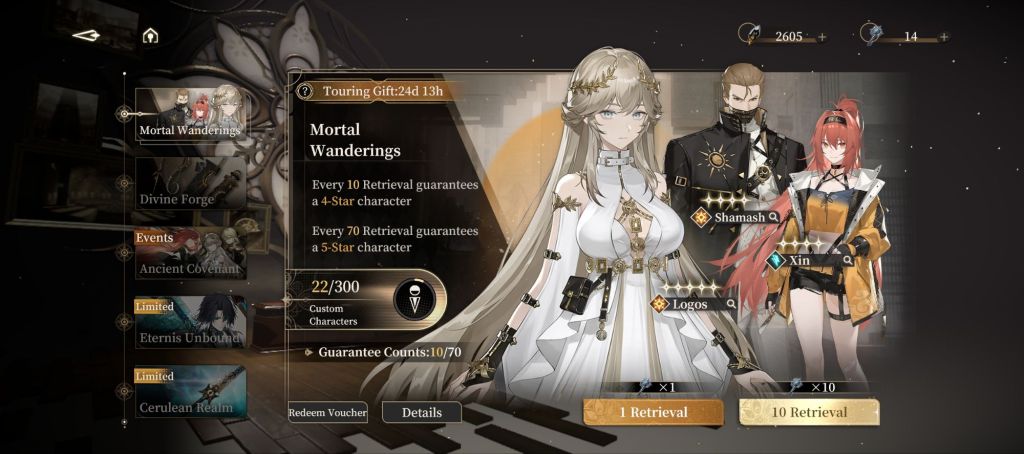The height and width of the screenshot is (454, 1024).
Task: Perform 1 Retrieval
Action: coord(653,412)
